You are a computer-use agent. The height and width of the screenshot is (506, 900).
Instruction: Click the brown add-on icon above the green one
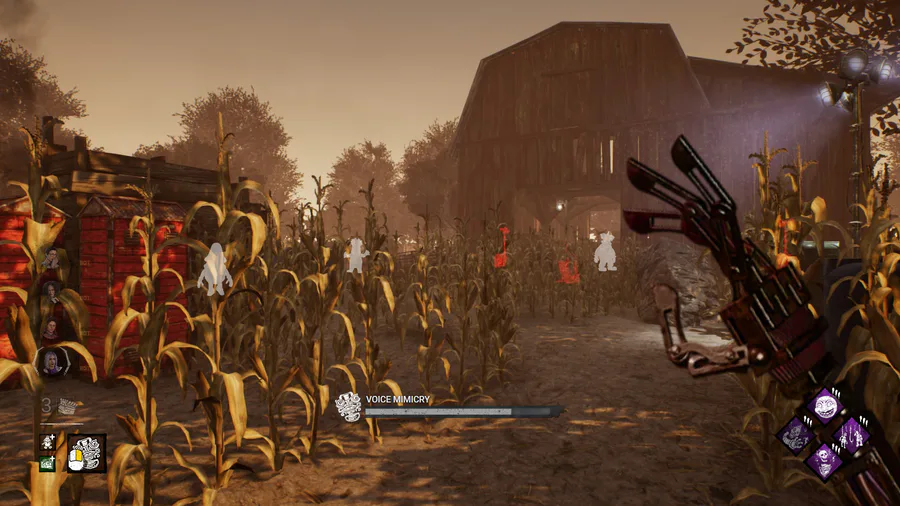47,442
